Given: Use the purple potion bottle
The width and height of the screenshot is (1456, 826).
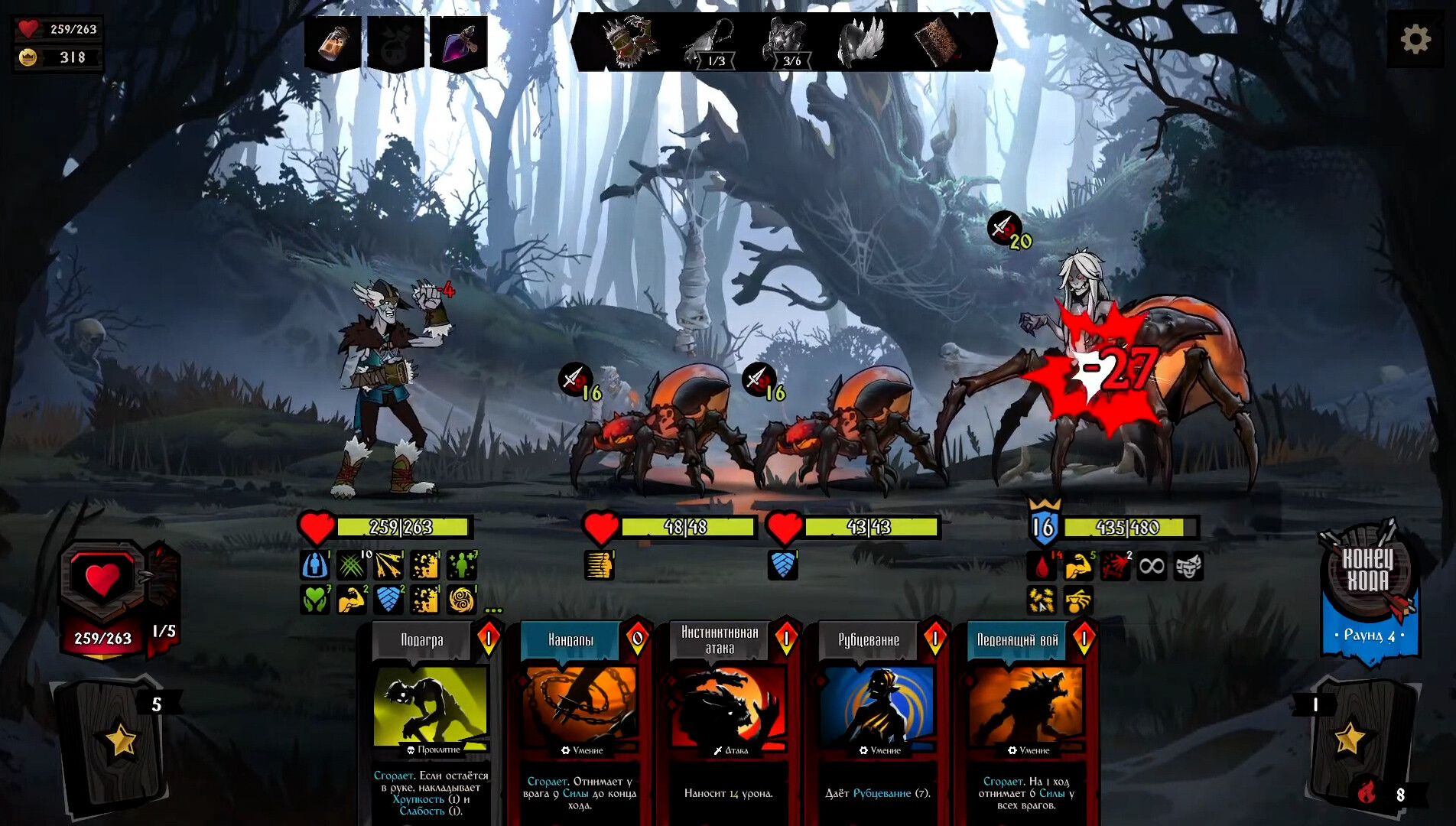Looking at the screenshot, I should [x=459, y=43].
